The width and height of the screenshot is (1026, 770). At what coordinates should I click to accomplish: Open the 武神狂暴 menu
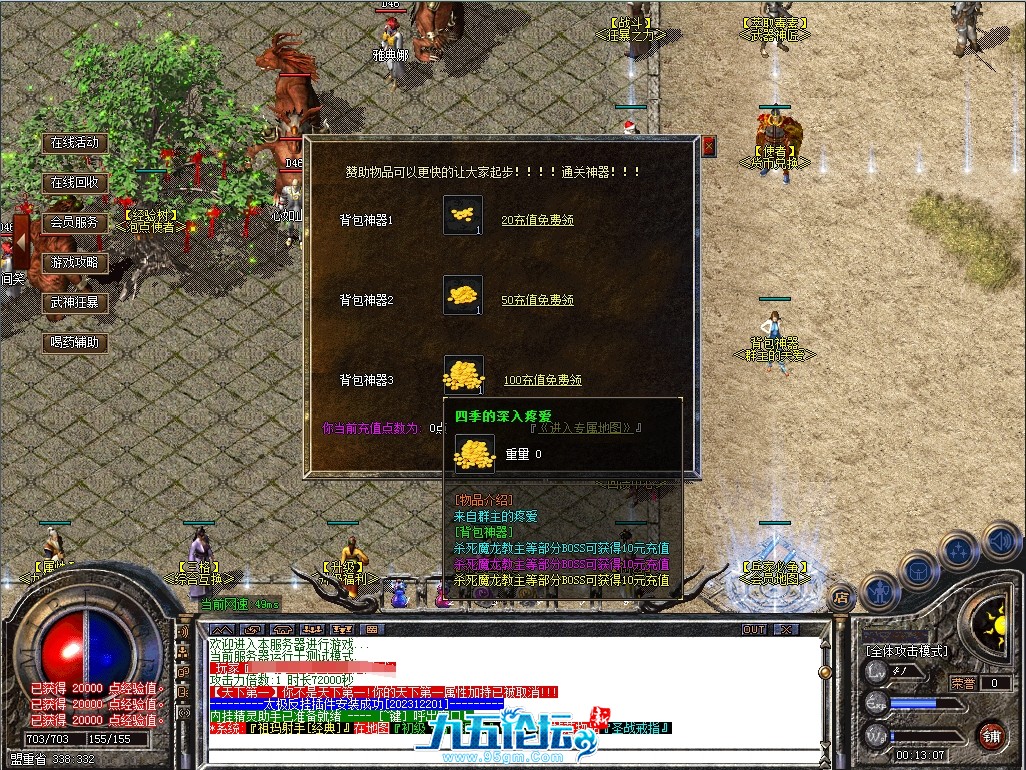pos(75,302)
